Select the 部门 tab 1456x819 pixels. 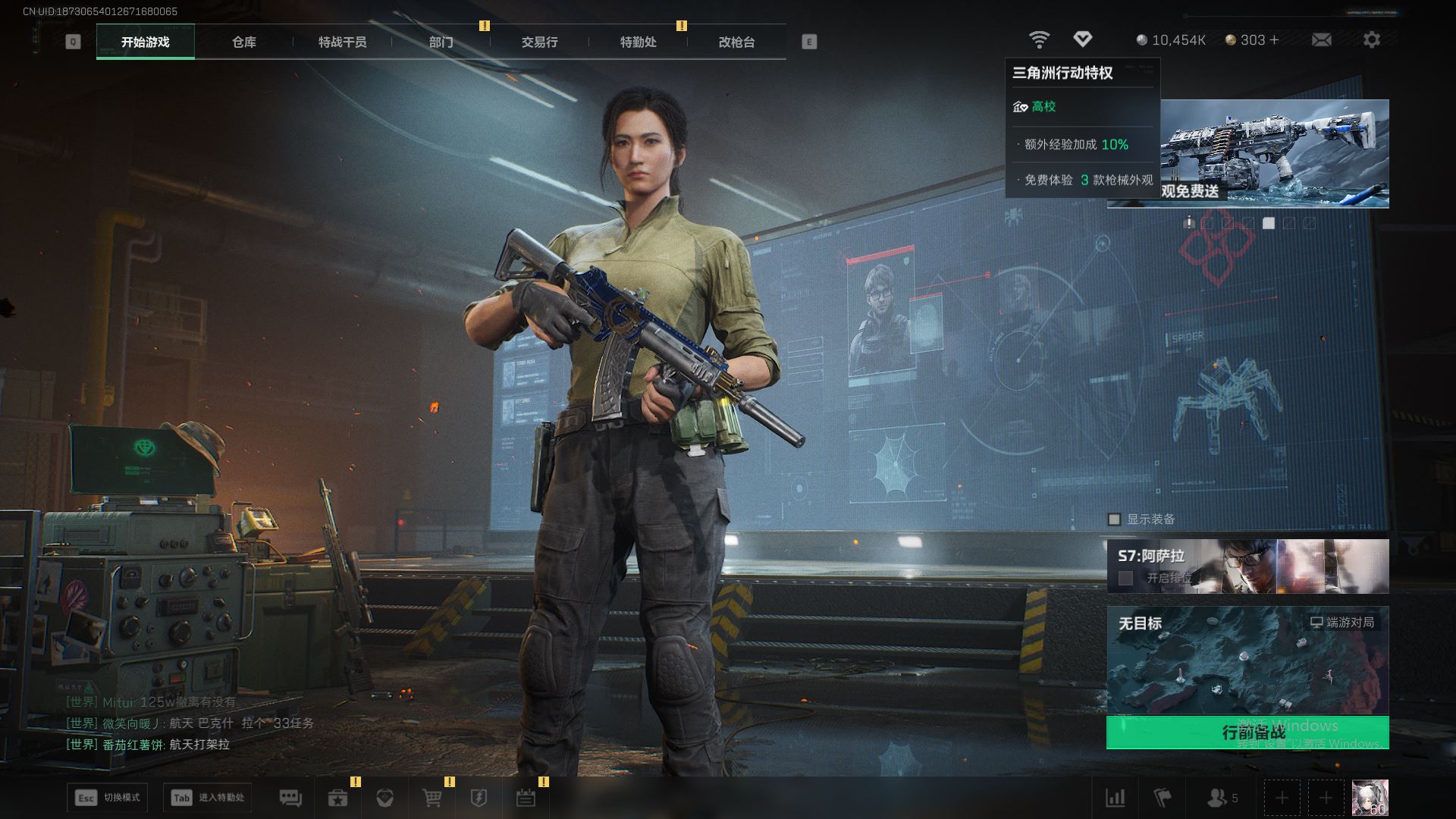[x=441, y=42]
